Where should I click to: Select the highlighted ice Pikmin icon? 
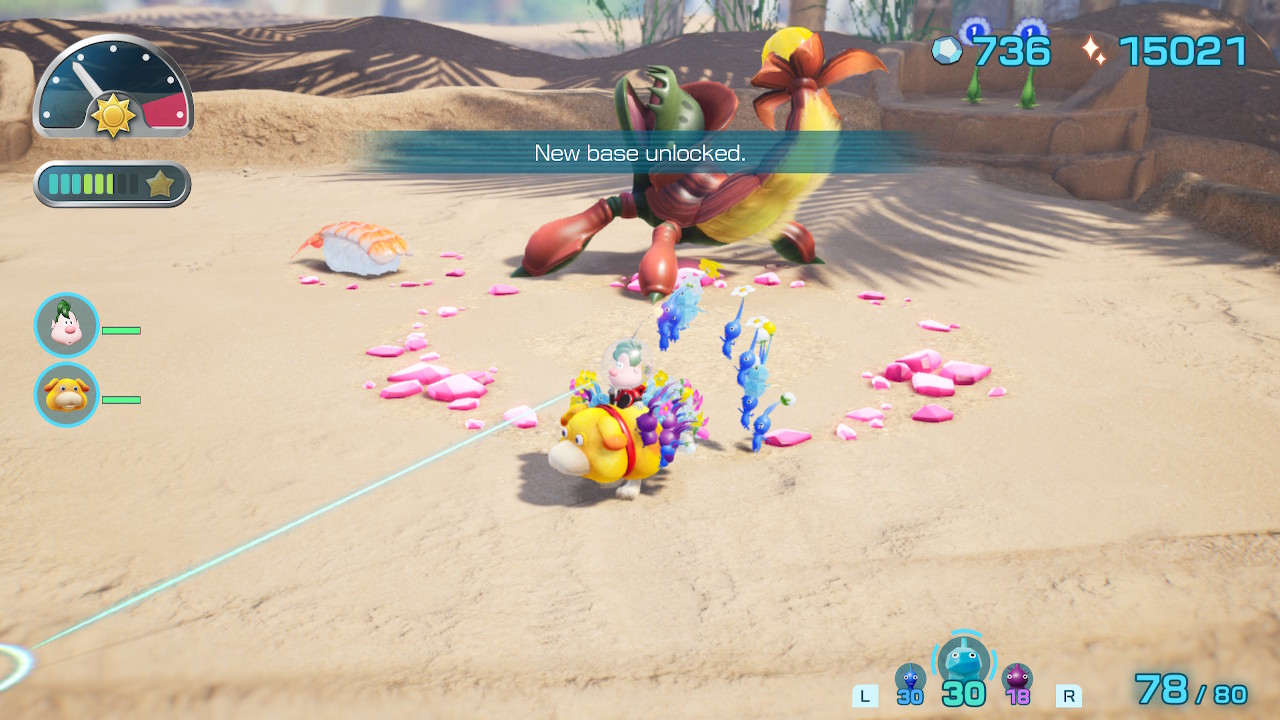click(964, 661)
